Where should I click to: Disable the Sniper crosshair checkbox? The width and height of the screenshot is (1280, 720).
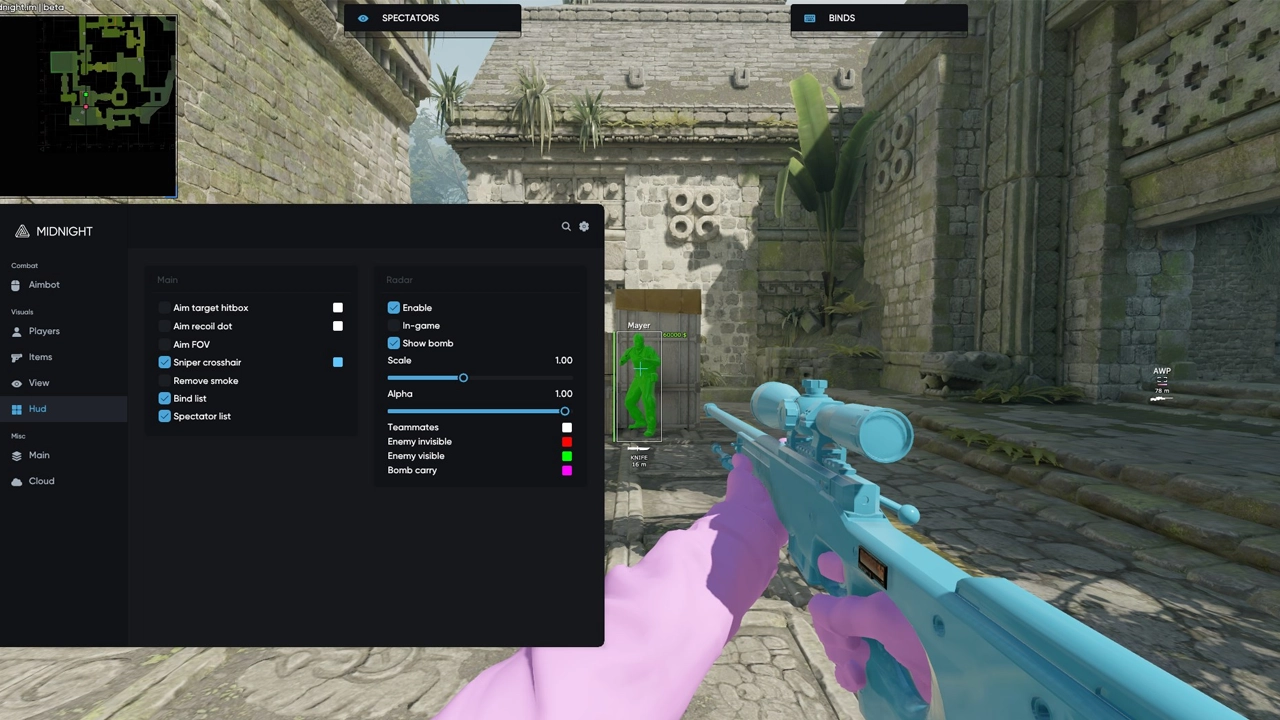[165, 362]
